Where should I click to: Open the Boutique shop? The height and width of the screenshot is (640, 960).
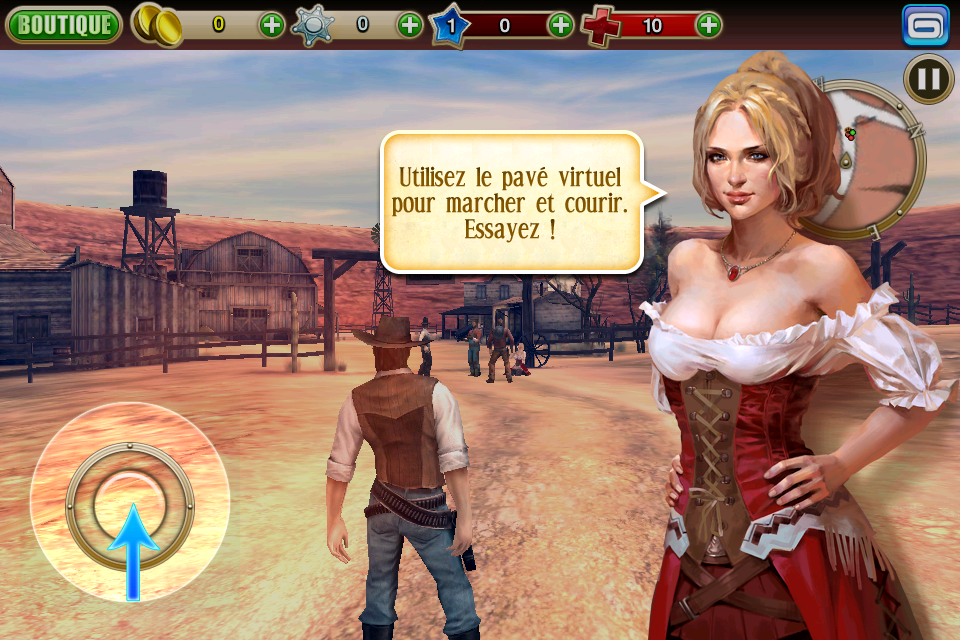(64, 25)
